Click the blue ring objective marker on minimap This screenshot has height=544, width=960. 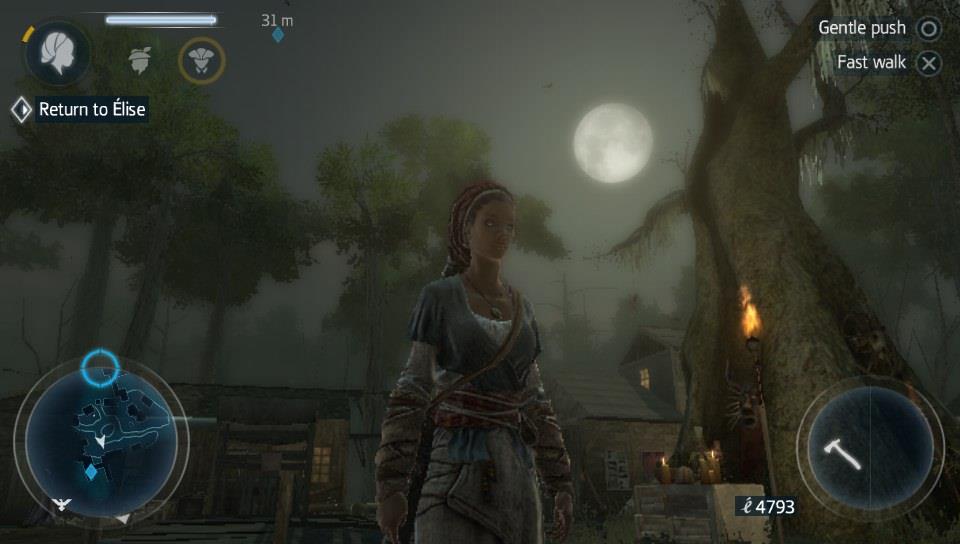[100, 367]
